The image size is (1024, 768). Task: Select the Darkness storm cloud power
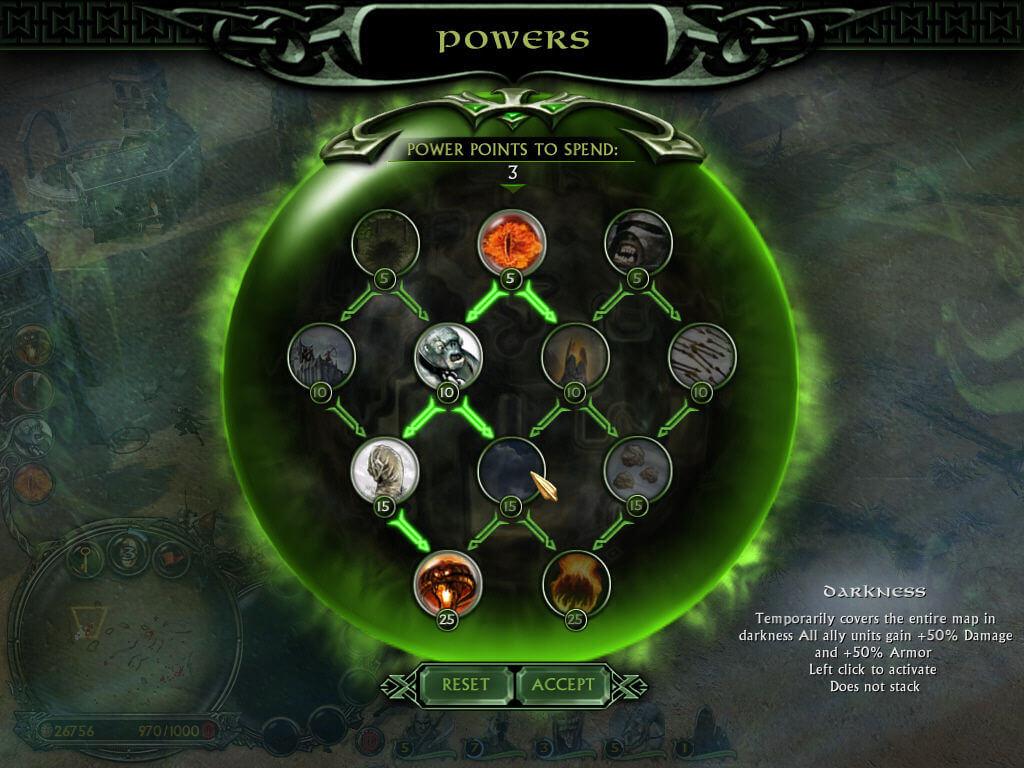tap(511, 470)
